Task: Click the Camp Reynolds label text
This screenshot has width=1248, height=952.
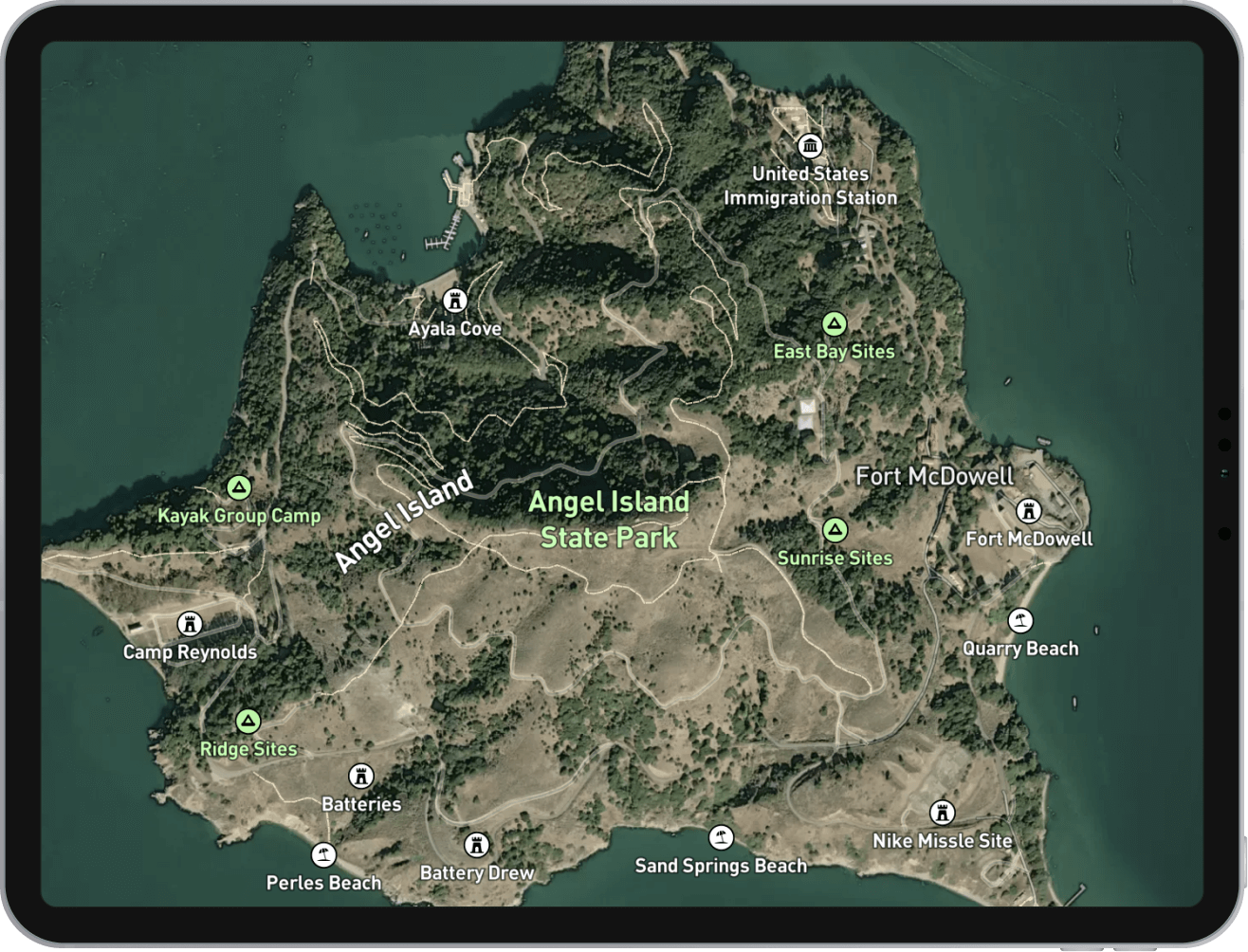Action: coord(189,652)
